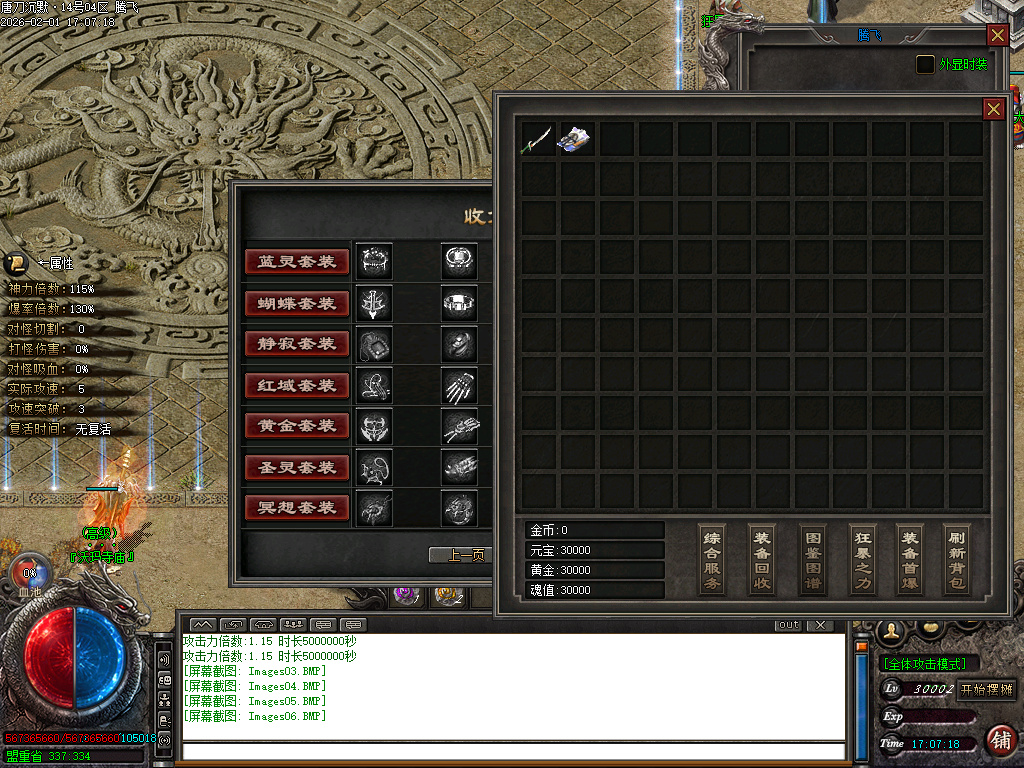This screenshot has width=1024, height=768.
Task: Open the red 铺 shop icon
Action: pyautogui.click(x=999, y=740)
